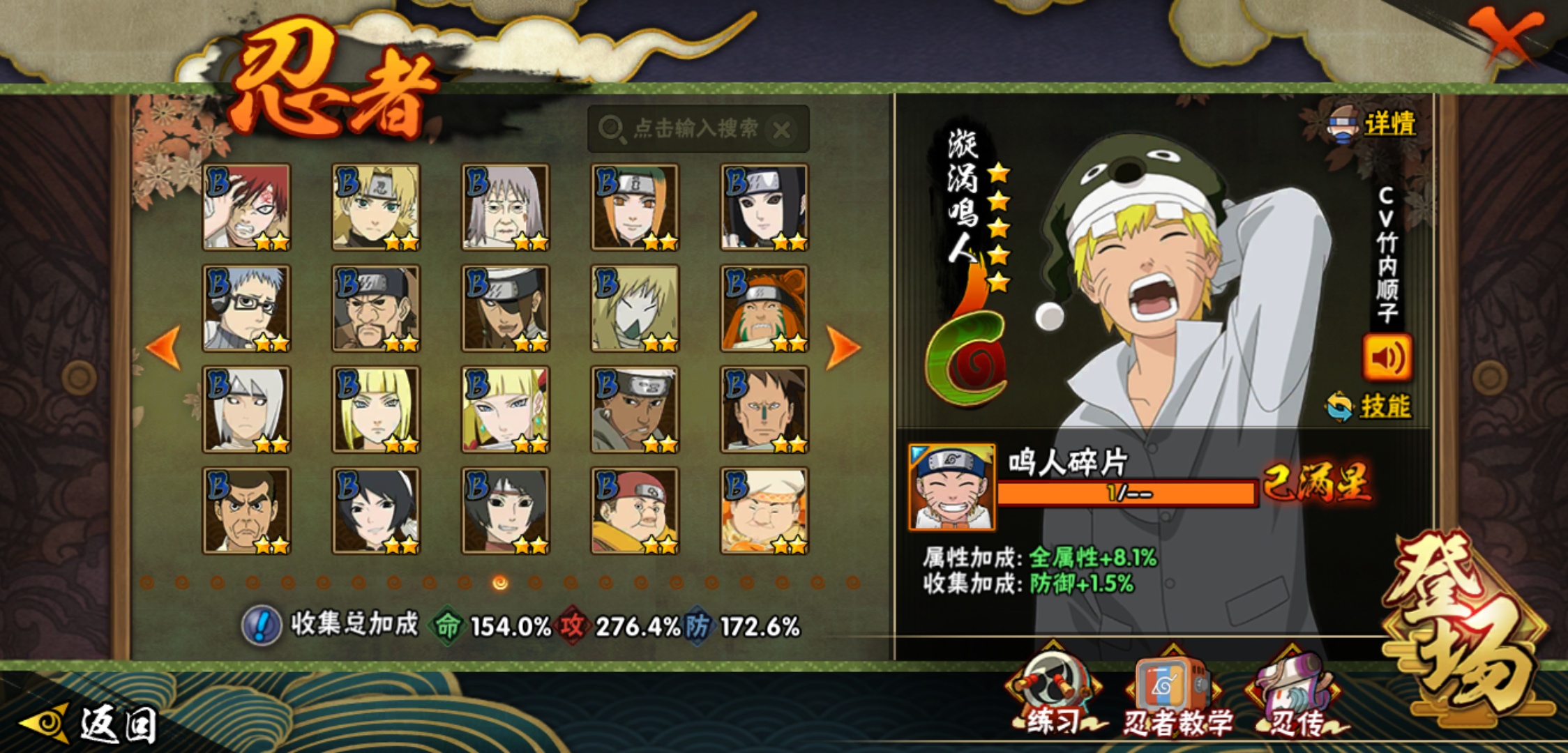
Task: Close the ninja screen with the red X
Action: coord(1507,35)
